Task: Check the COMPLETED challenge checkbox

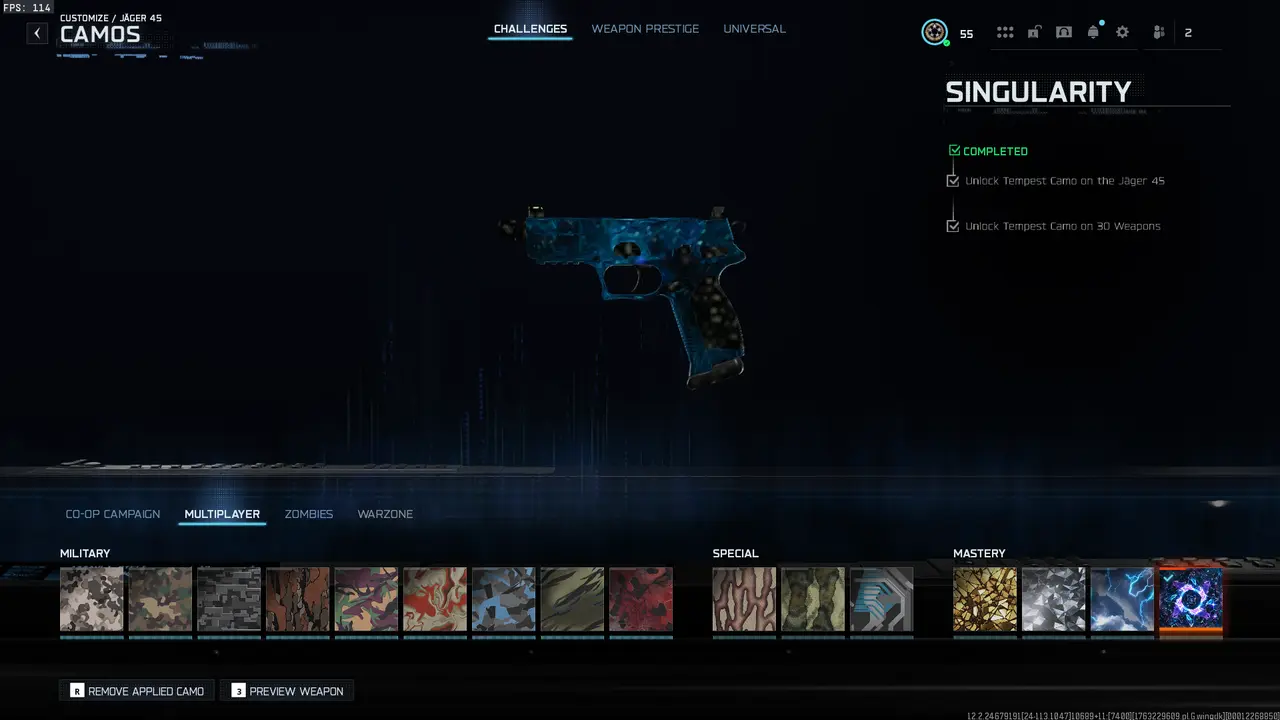Action: tap(954, 150)
